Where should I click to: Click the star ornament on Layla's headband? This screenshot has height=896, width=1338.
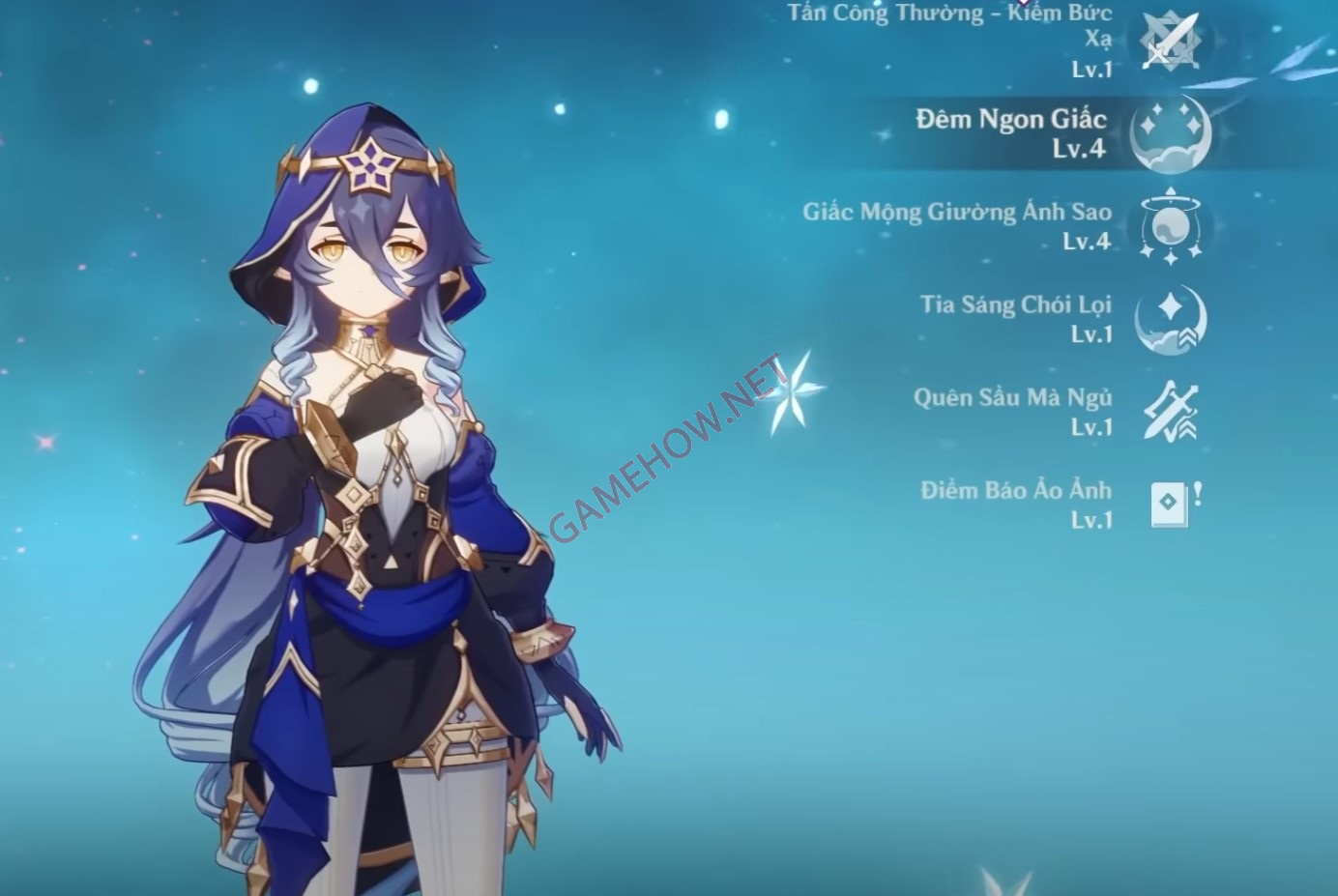[x=372, y=167]
